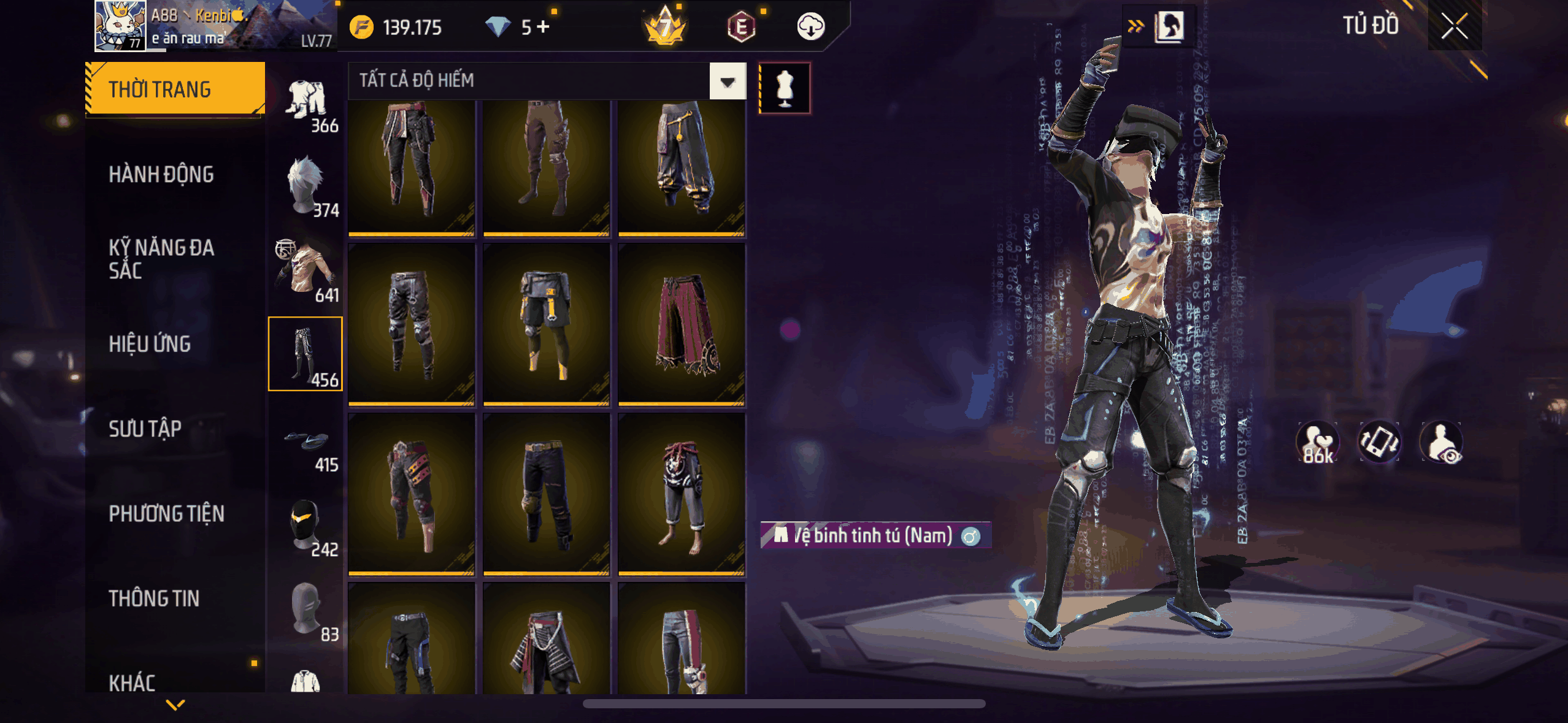Screen dimensions: 1568x723
Task: Click the mannequin preview button
Action: pyautogui.click(x=785, y=88)
